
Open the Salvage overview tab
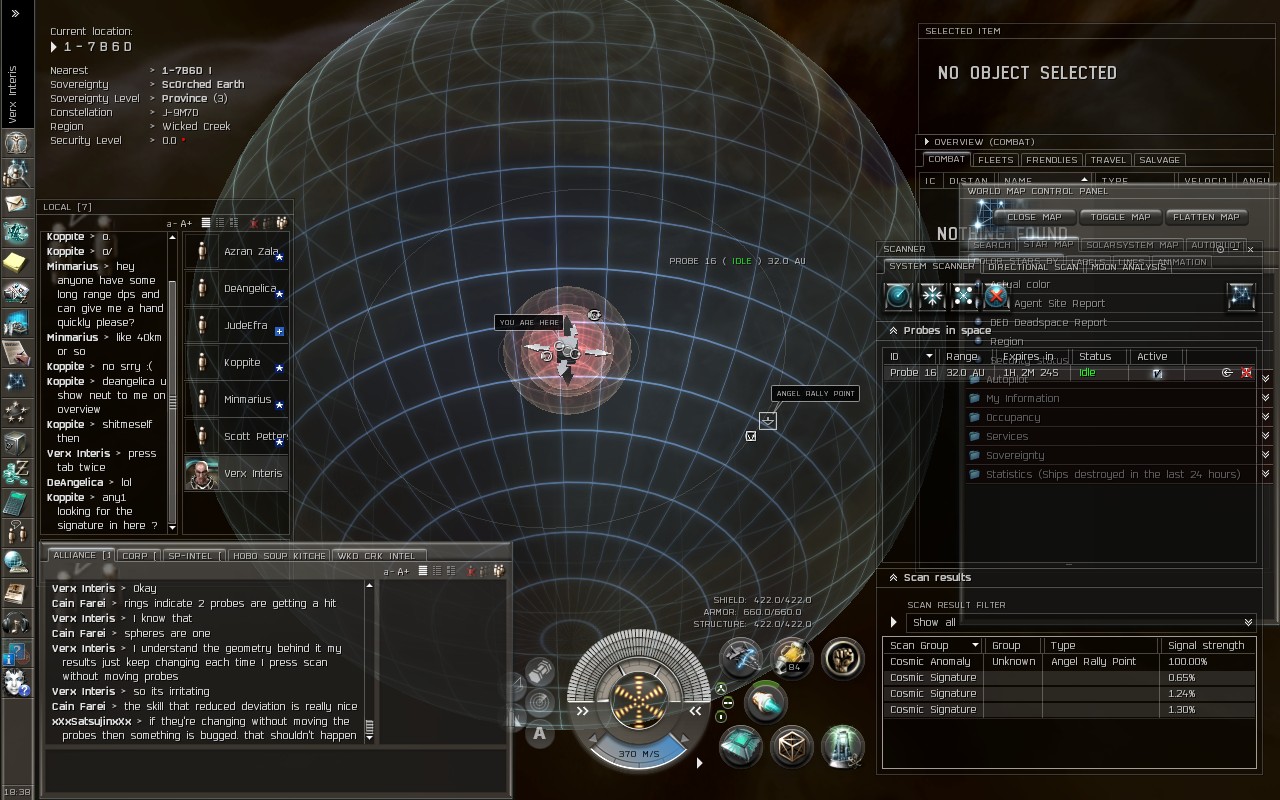pyautogui.click(x=1159, y=160)
